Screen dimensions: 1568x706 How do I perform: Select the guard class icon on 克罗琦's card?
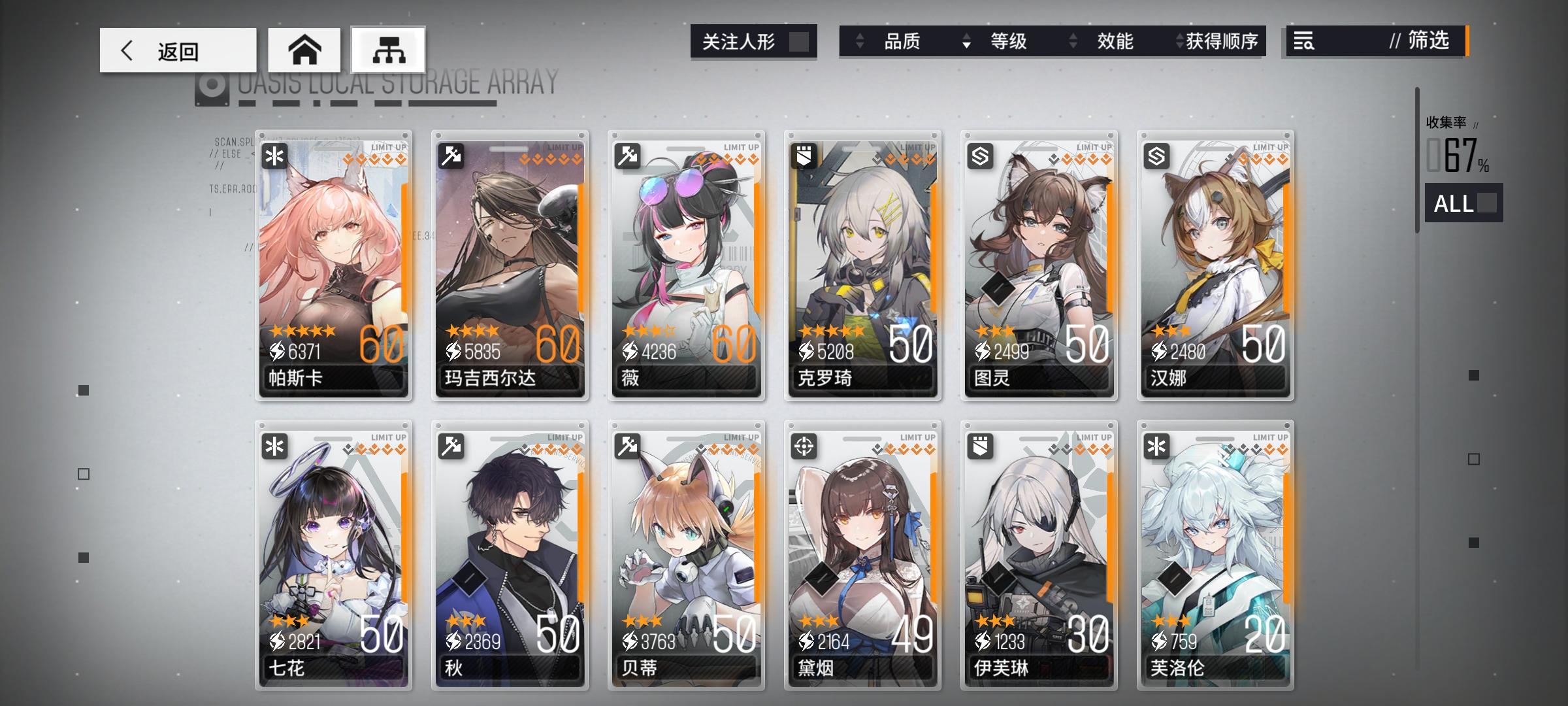802,155
